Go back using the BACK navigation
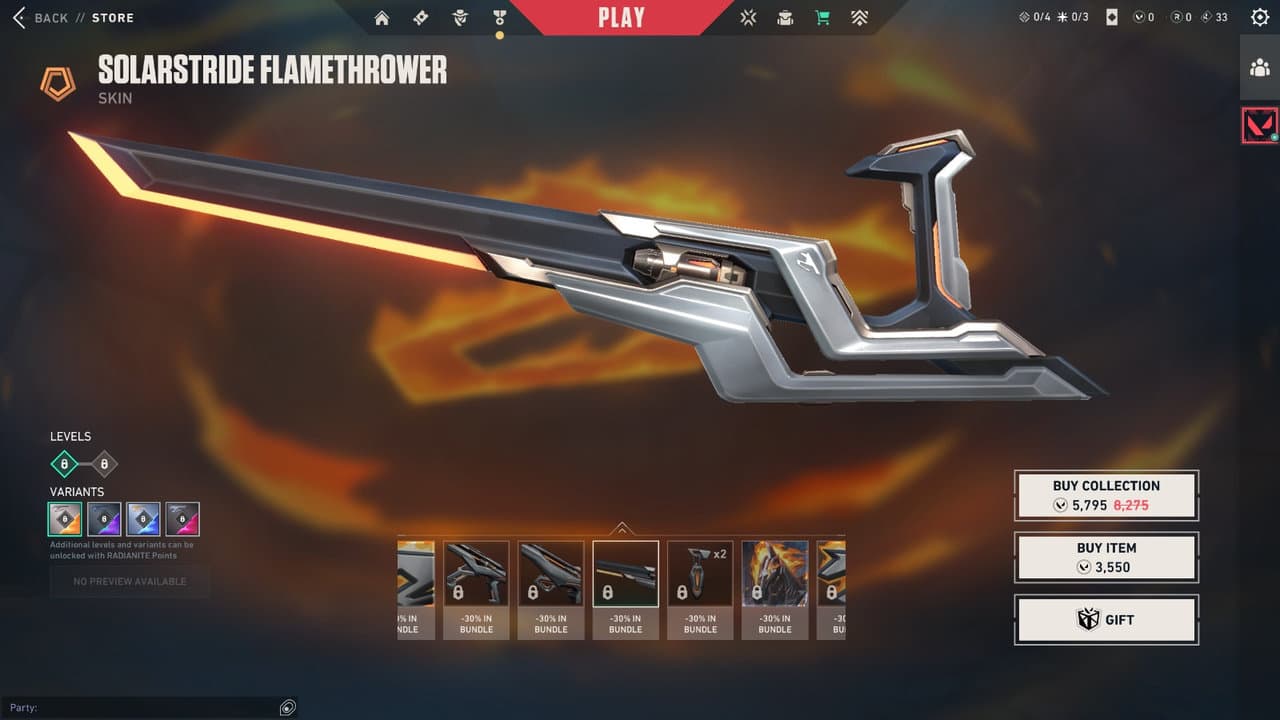 pyautogui.click(x=40, y=17)
